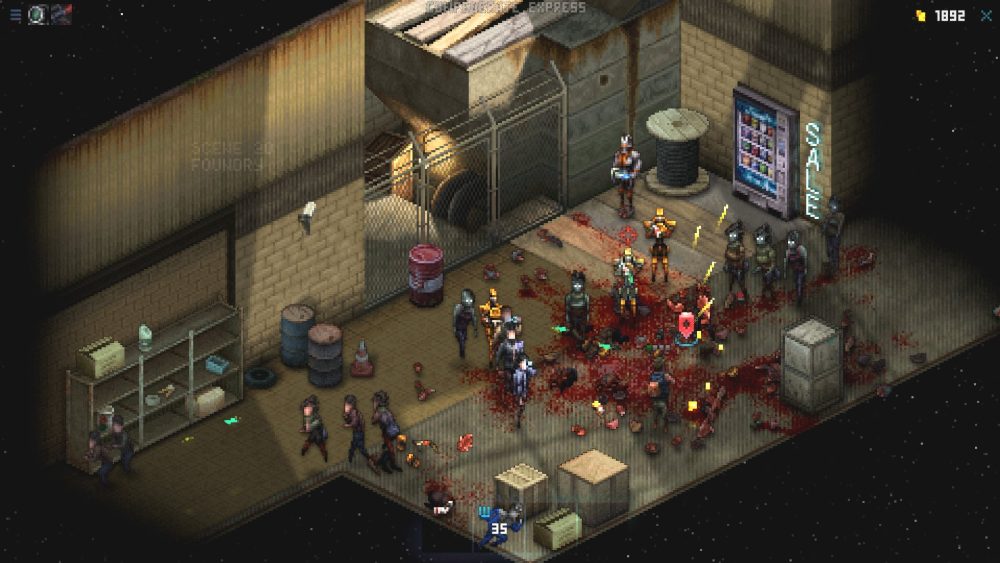Image resolution: width=1000 pixels, height=563 pixels.
Task: Select the blue-and-red icon in the top bar
Action: click(x=61, y=15)
